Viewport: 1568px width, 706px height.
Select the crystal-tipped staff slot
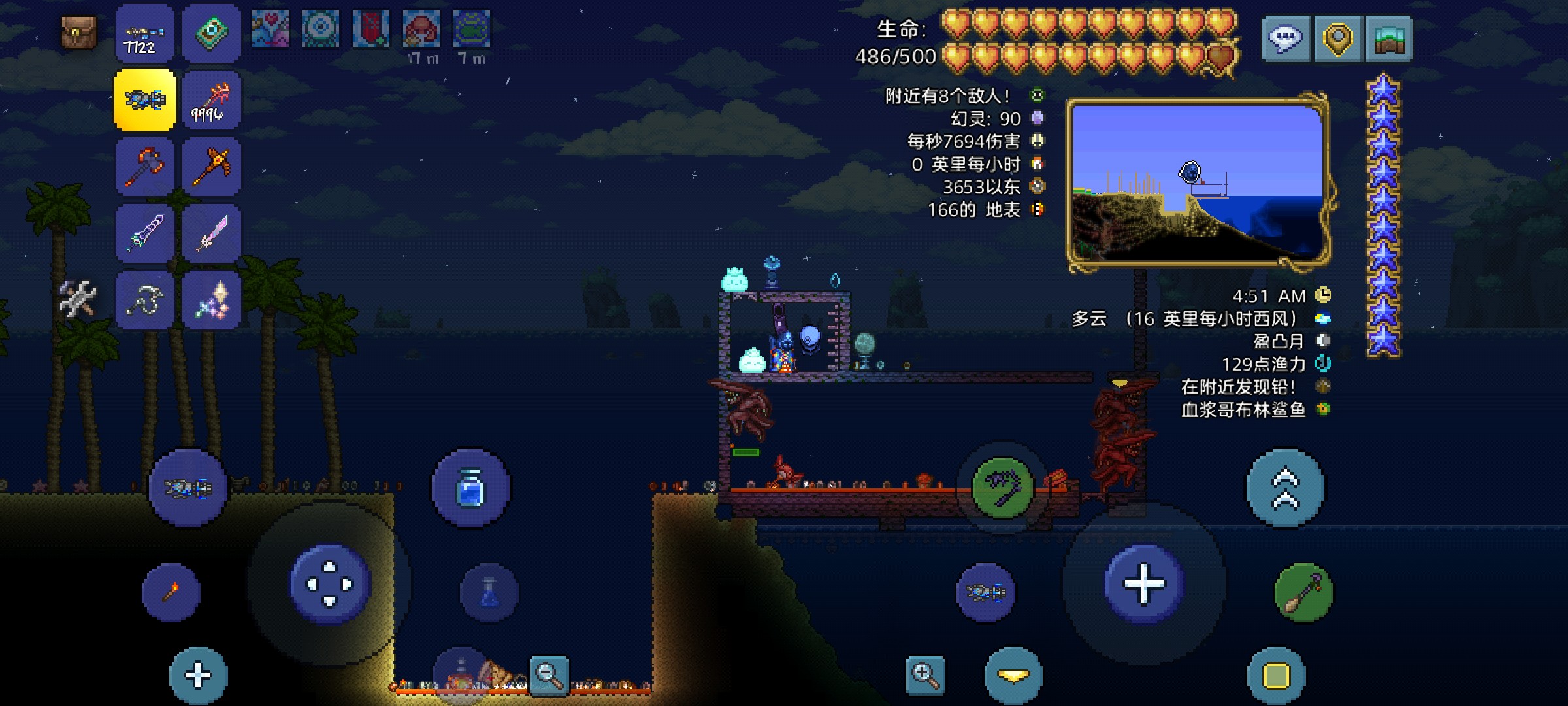212,301
